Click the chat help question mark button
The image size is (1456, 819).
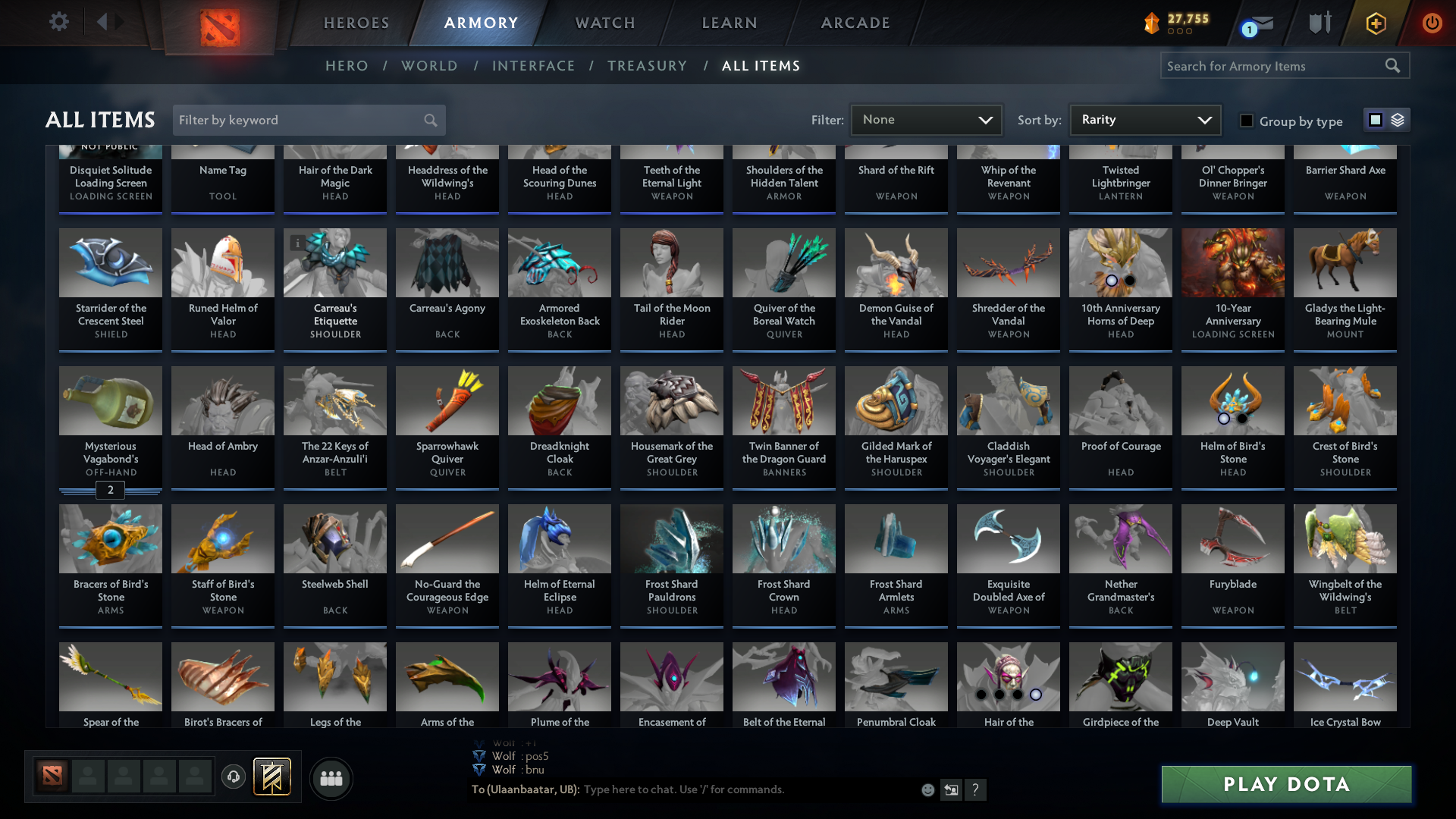click(x=976, y=789)
